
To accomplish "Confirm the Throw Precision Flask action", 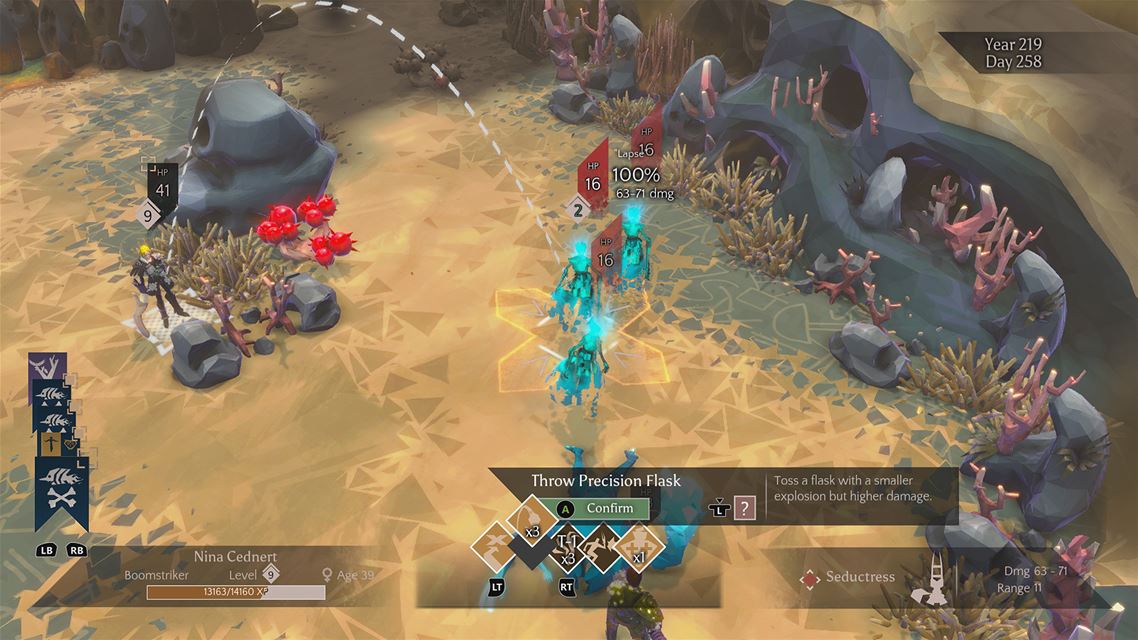I will pyautogui.click(x=601, y=508).
